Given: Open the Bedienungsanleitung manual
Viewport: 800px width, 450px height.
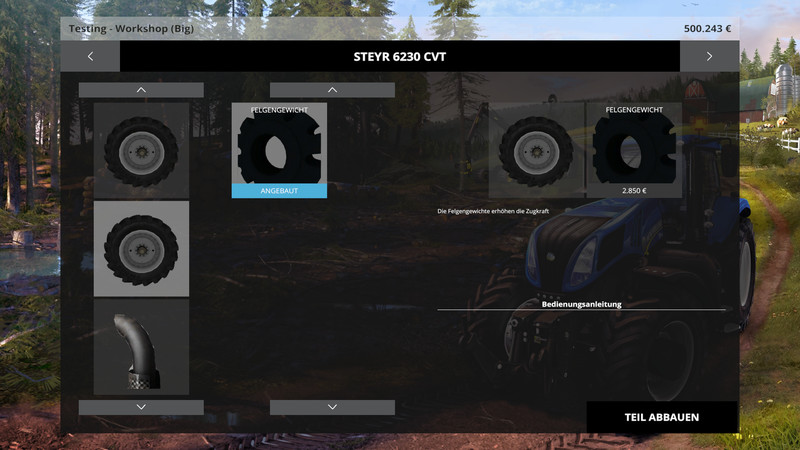Looking at the screenshot, I should coord(581,303).
